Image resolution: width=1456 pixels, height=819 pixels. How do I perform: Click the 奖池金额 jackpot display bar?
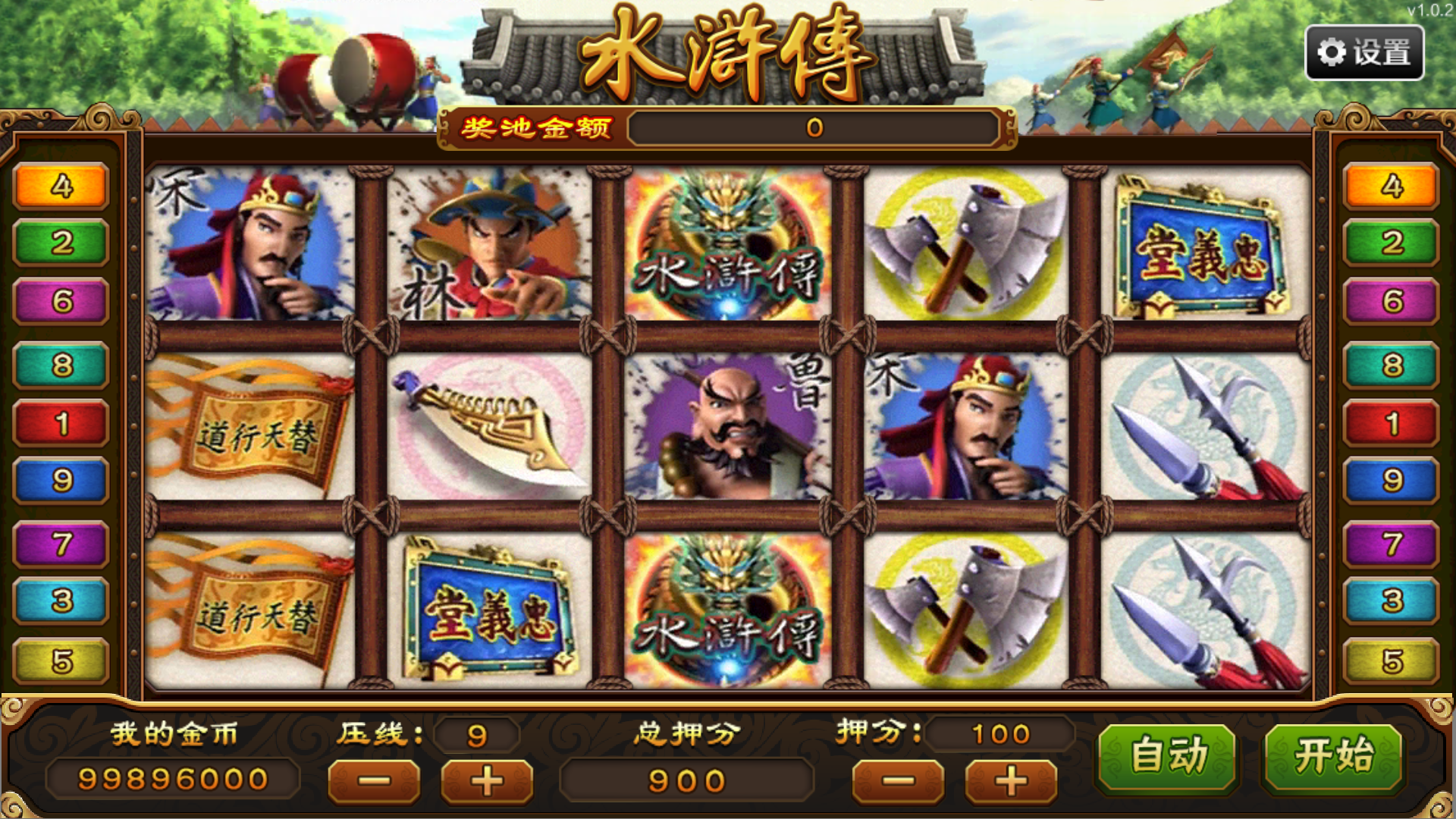click(815, 129)
